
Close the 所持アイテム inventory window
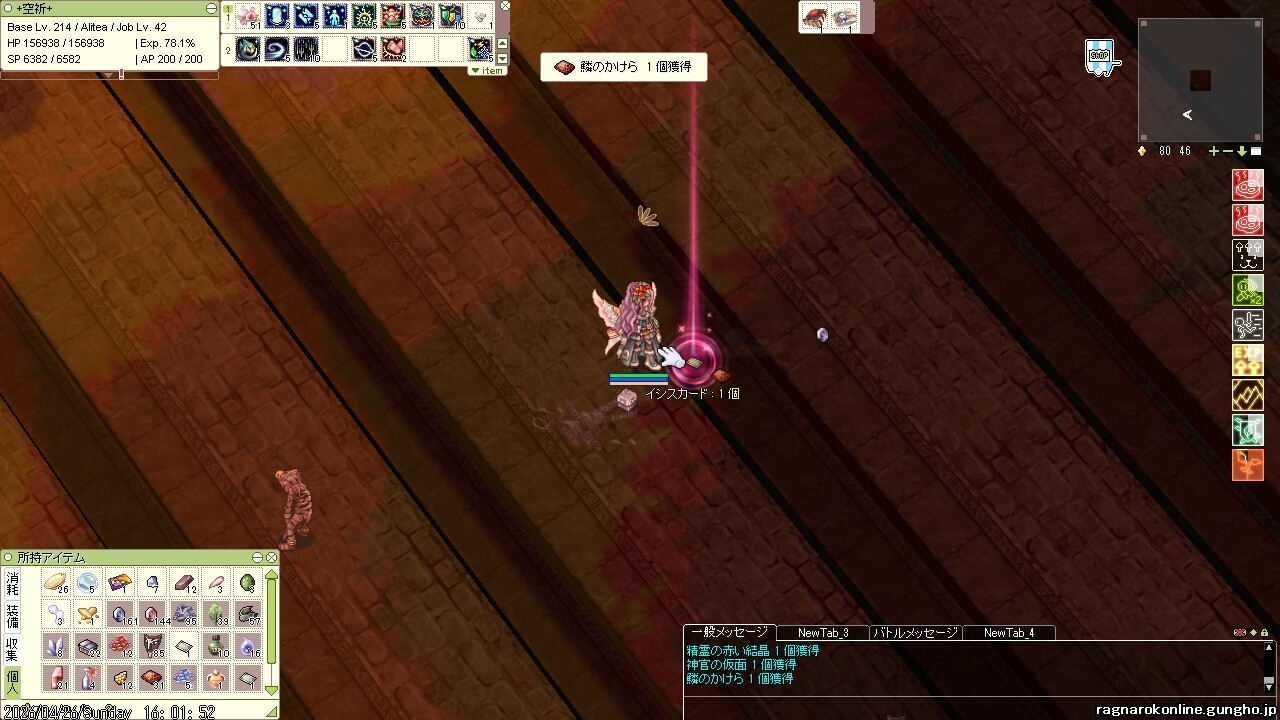click(270, 557)
